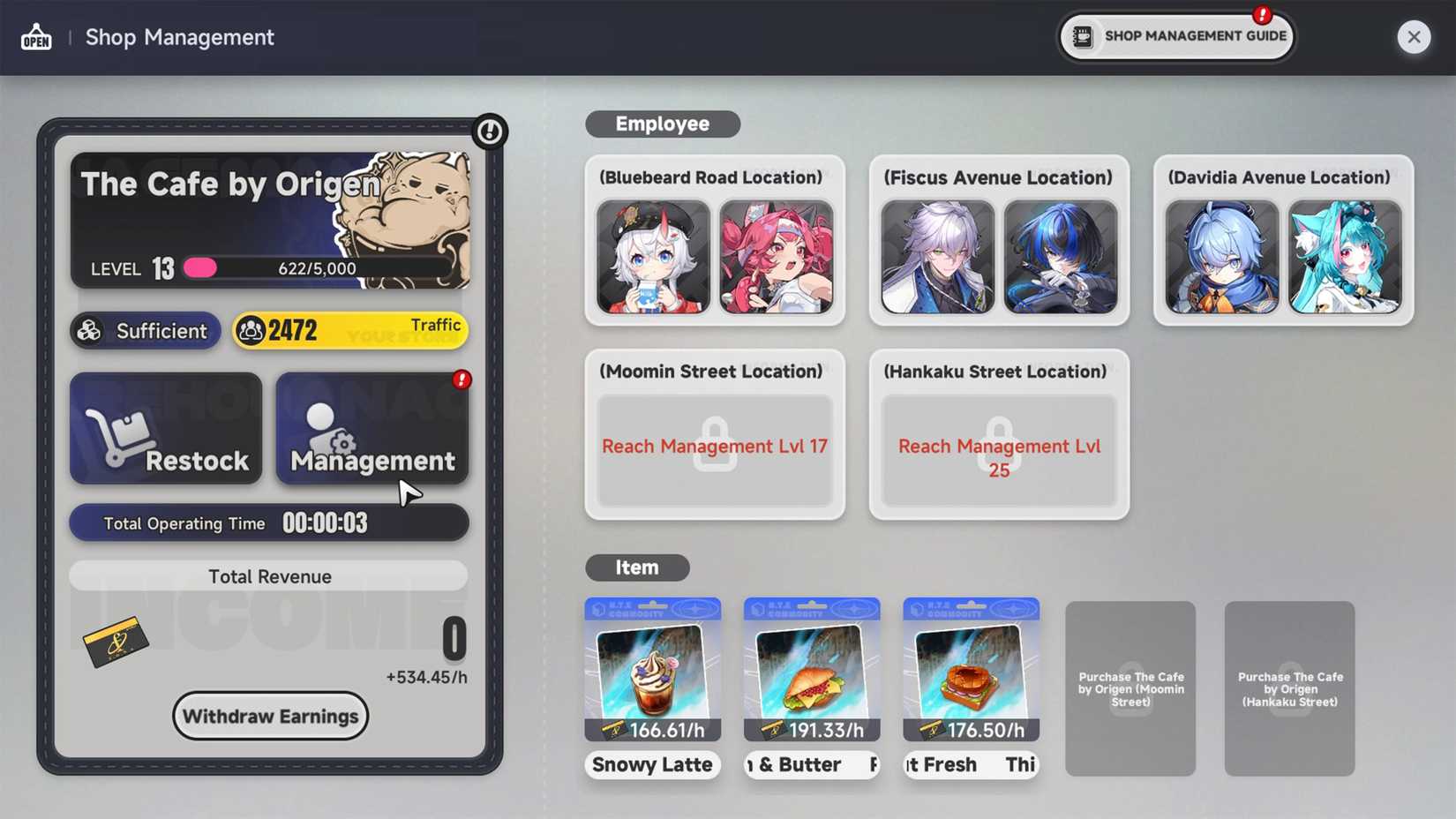Click the traffic counter people icon
Image resolution: width=1456 pixels, height=819 pixels.
pos(254,329)
